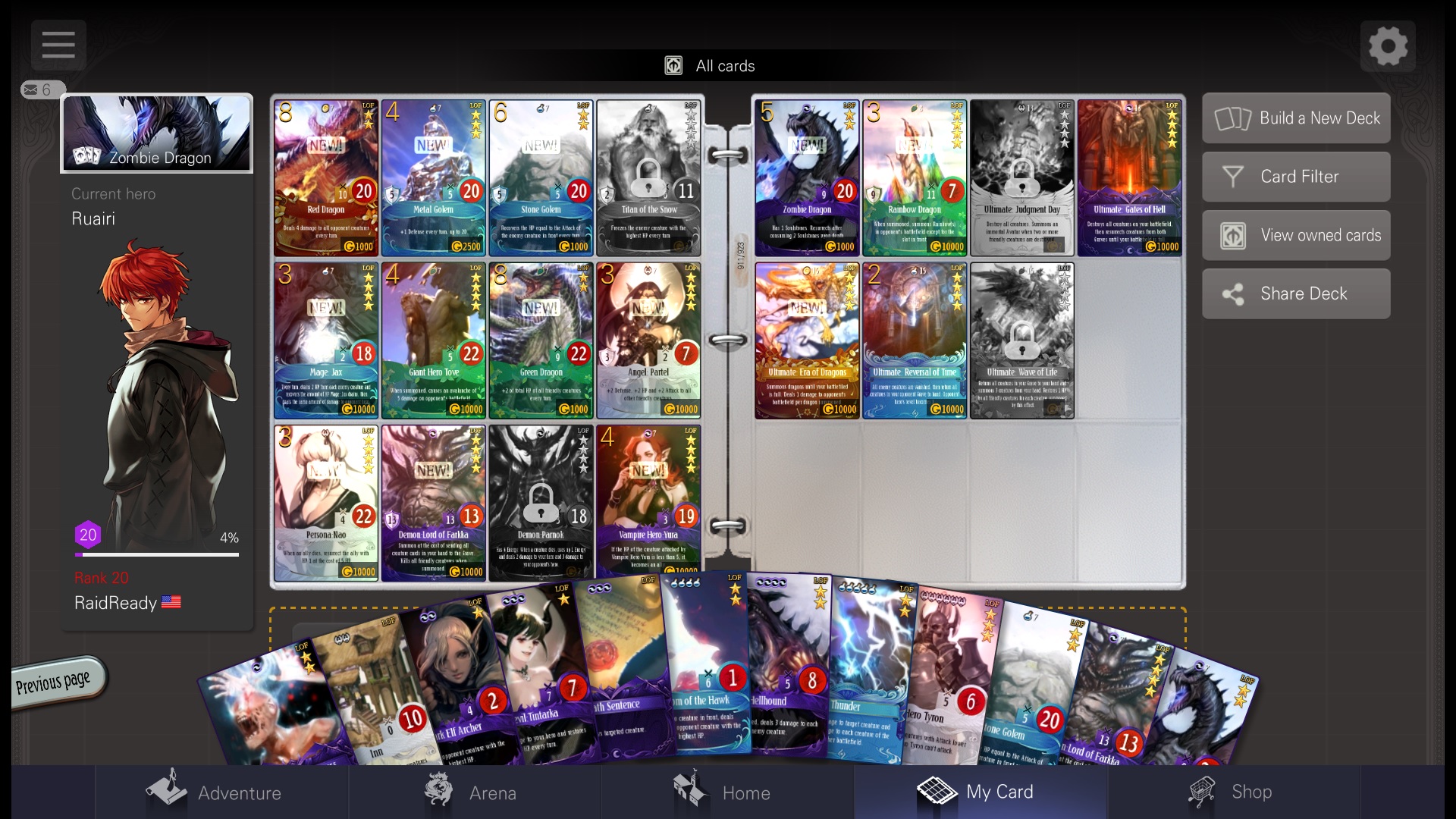Click the hero experience progress bar at 4%
Viewport: 1456px width, 819px height.
point(157,554)
